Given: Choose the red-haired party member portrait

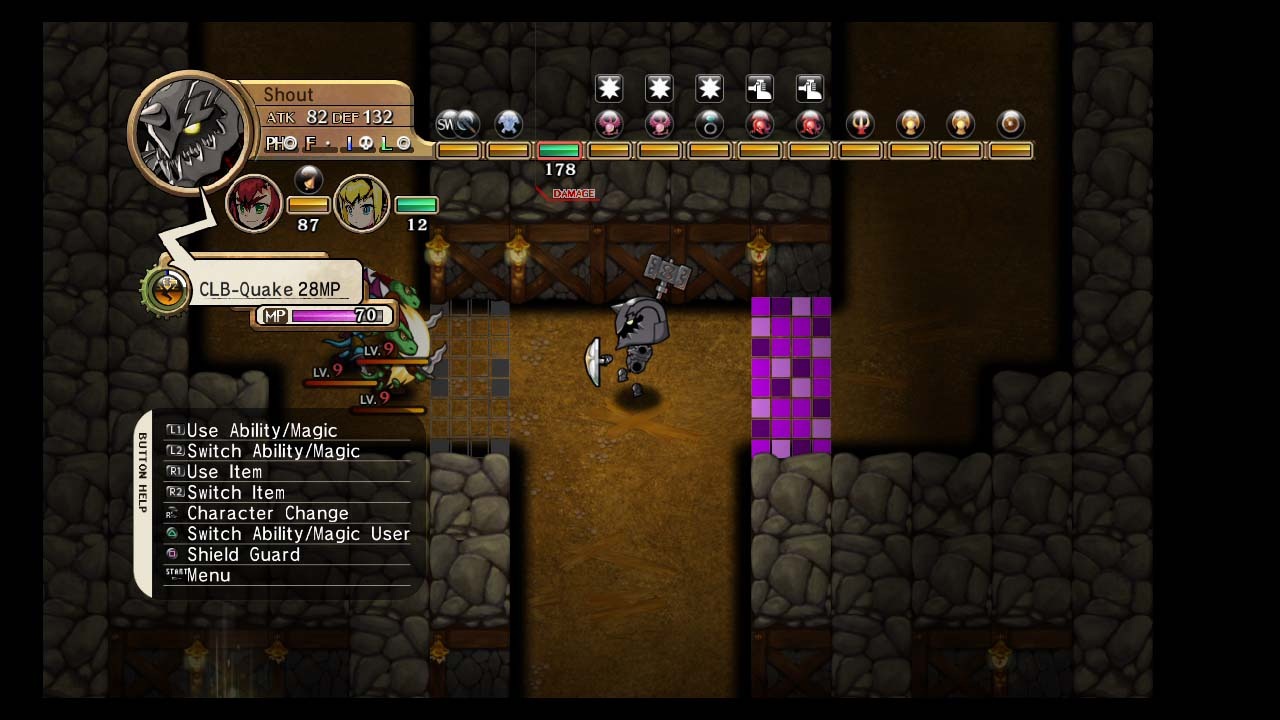Looking at the screenshot, I should [x=253, y=203].
